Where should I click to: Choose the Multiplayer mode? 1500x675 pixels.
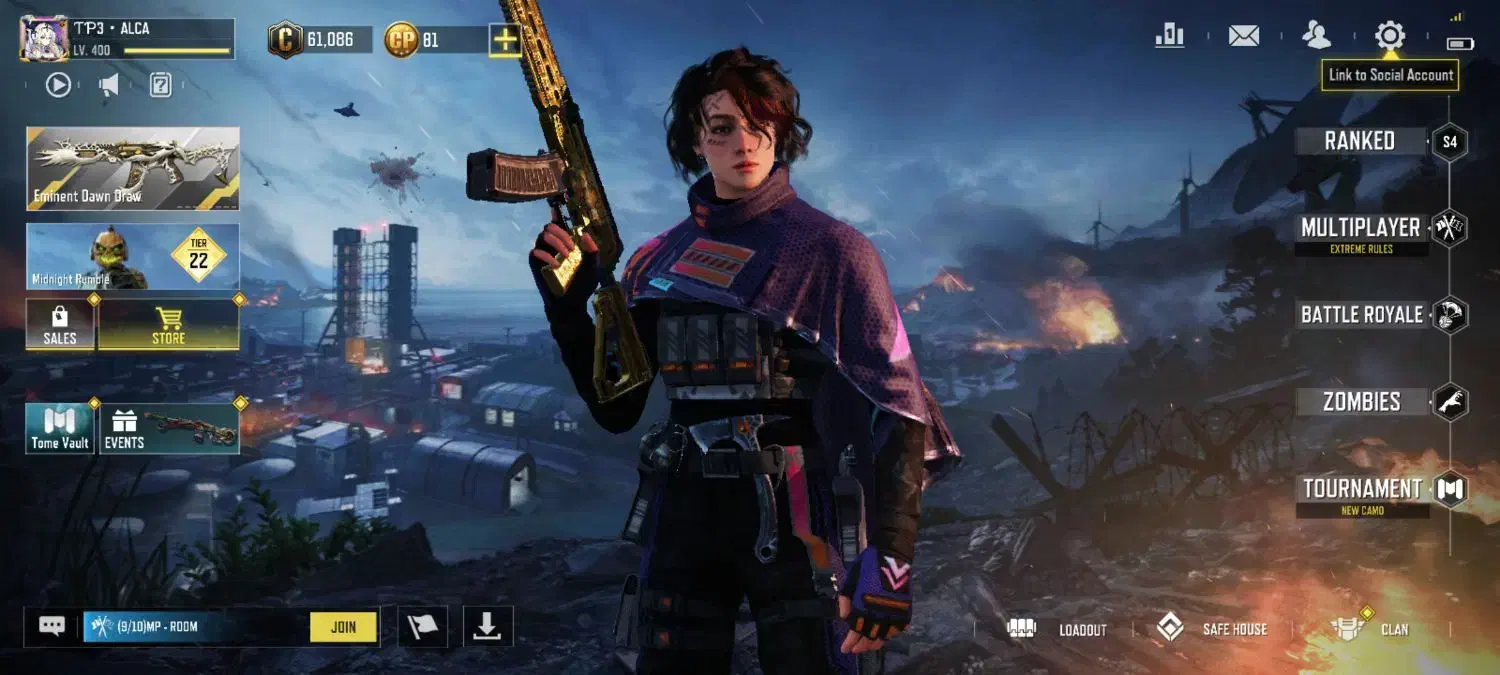tap(1360, 229)
